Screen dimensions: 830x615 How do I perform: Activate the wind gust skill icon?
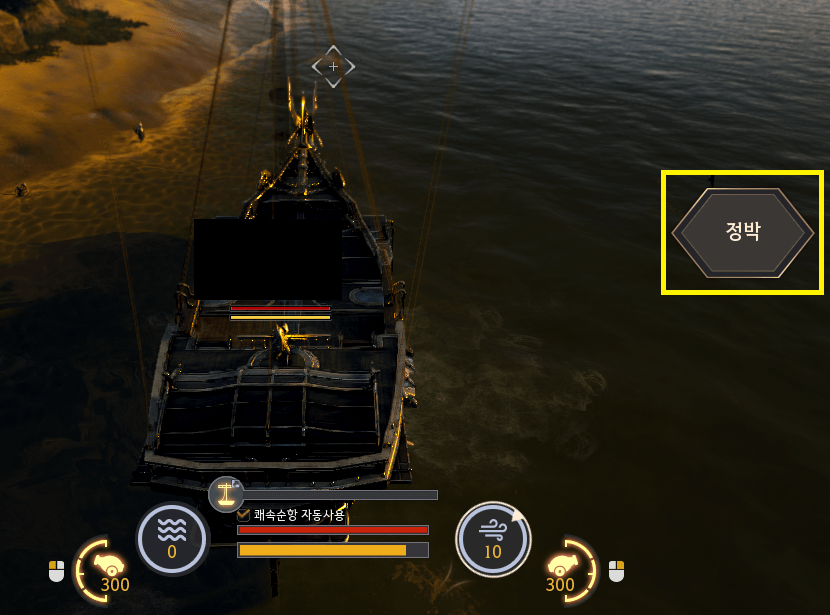click(x=492, y=539)
